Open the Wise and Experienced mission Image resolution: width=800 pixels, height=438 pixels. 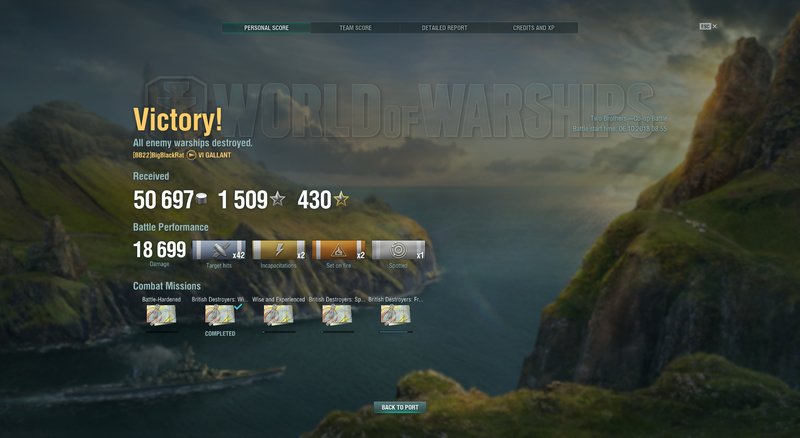279,315
